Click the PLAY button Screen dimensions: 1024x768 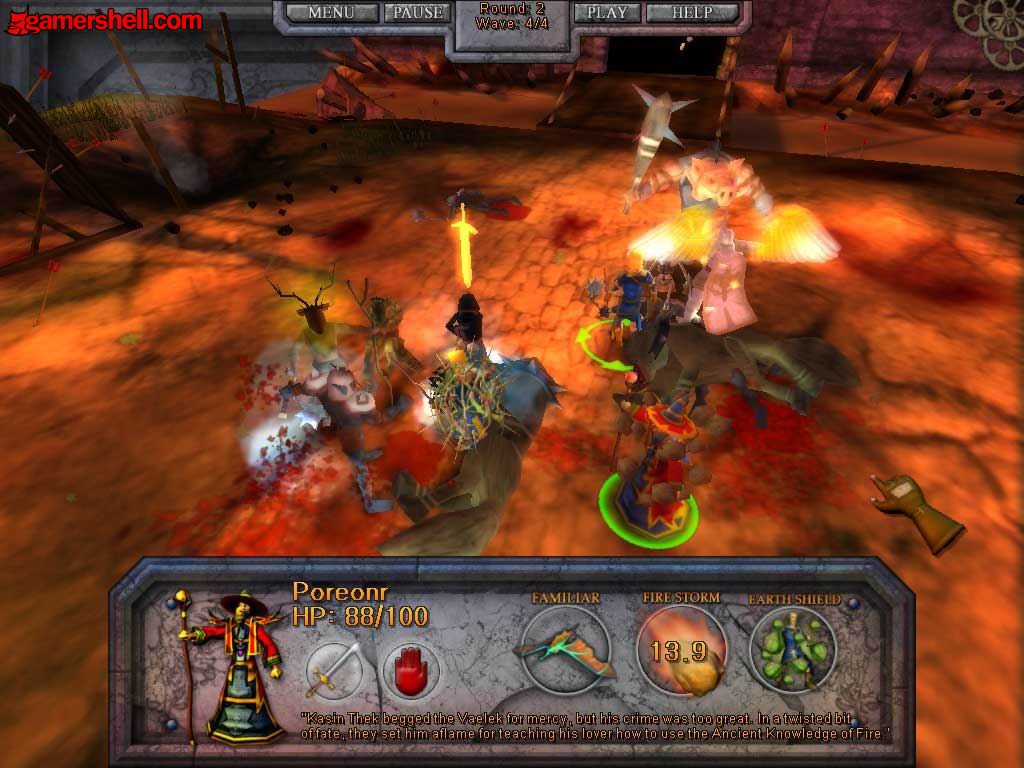tap(606, 13)
